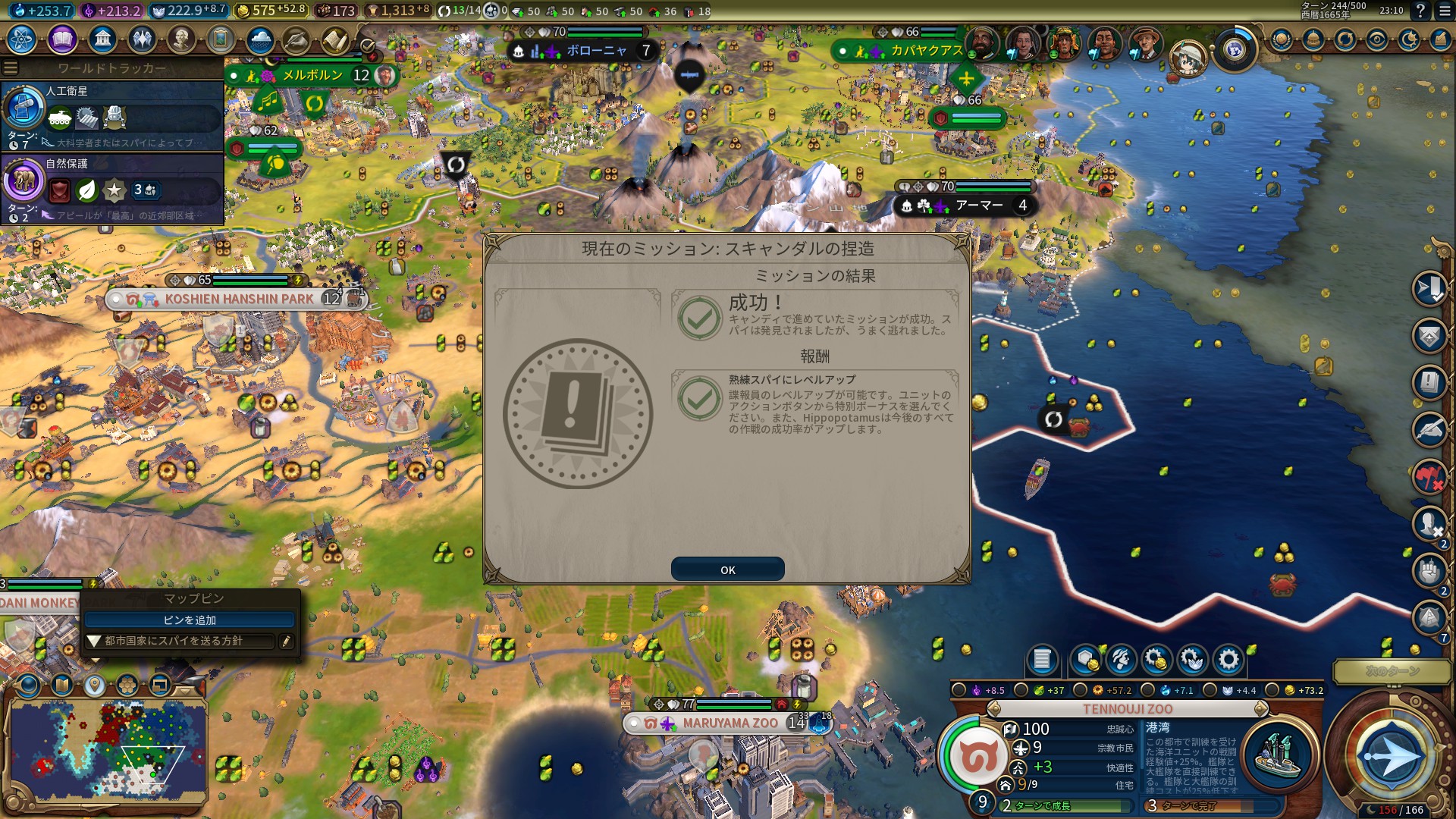
Task: Edit the map pin with the pencil icon
Action: click(286, 642)
